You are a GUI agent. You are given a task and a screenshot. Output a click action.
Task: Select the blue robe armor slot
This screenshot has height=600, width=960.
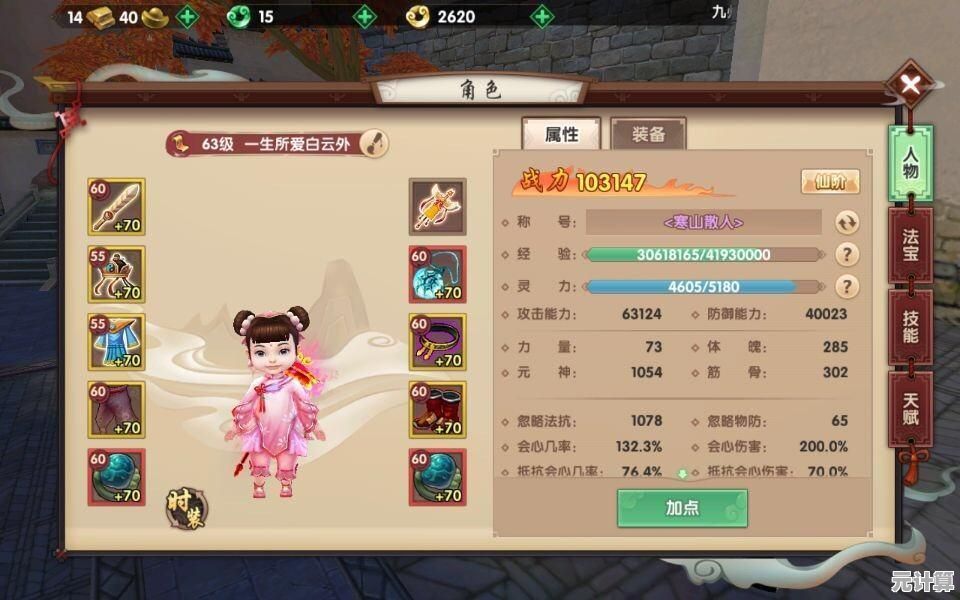pyautogui.click(x=117, y=342)
